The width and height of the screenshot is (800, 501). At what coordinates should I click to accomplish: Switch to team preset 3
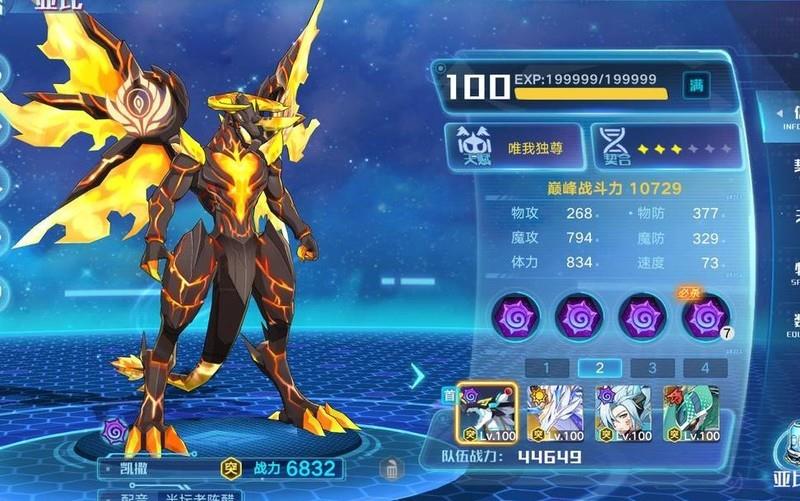(652, 368)
